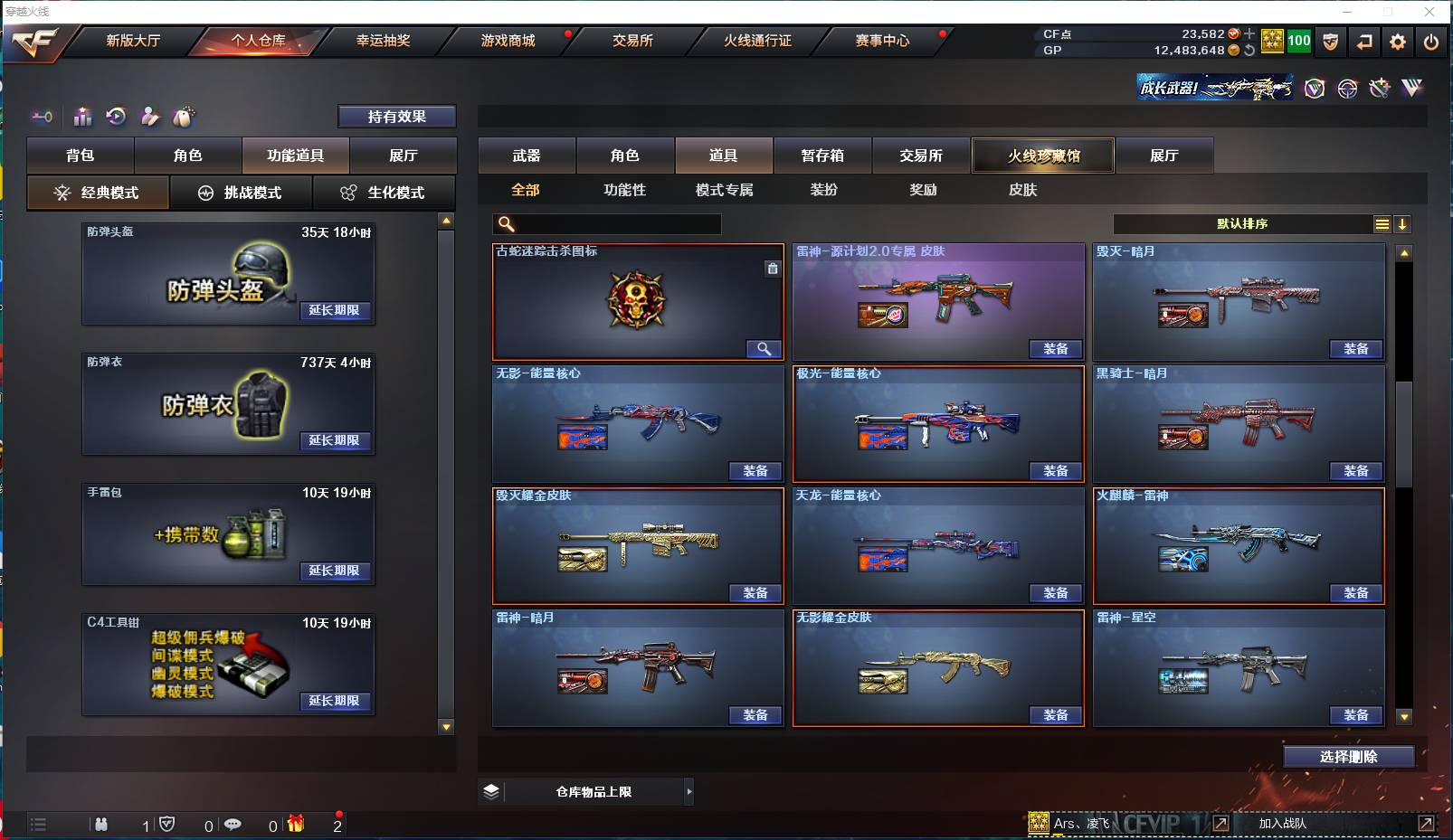This screenshot has width=1453, height=840.
Task: Switch to the 火线珍藏馆 tab
Action: click(x=1043, y=155)
